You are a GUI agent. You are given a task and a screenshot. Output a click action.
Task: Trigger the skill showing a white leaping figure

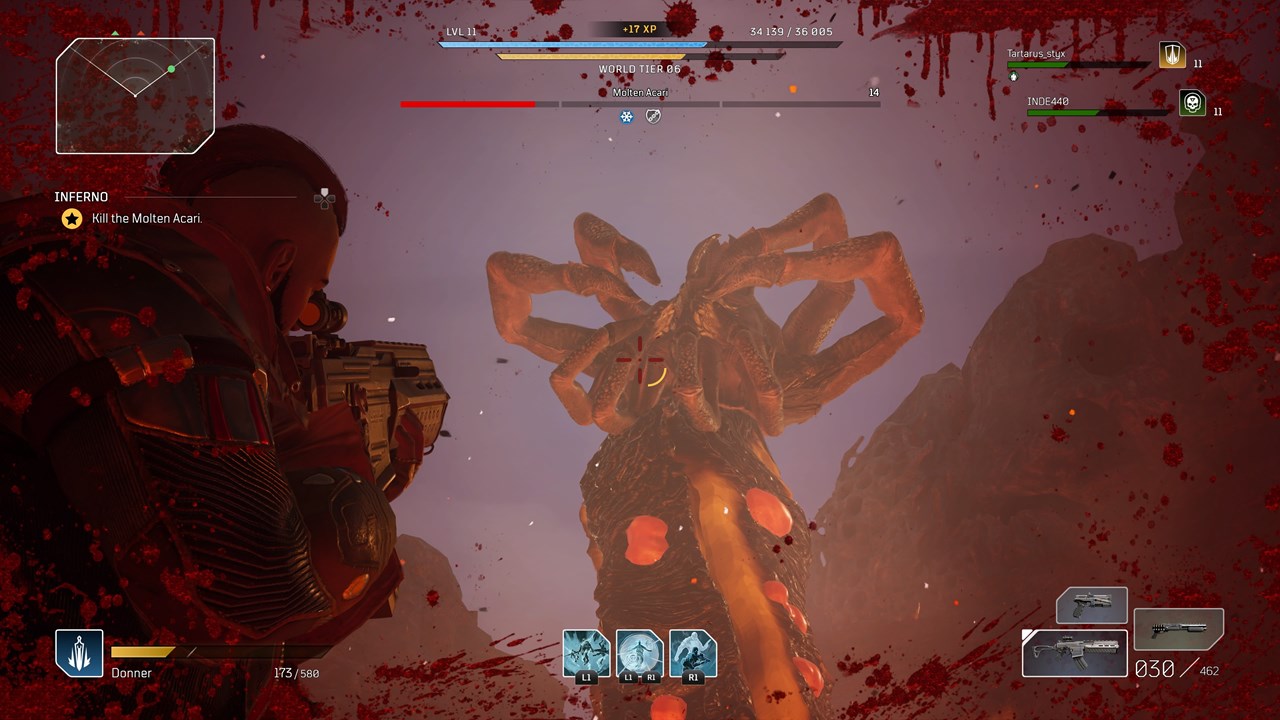pos(693,653)
